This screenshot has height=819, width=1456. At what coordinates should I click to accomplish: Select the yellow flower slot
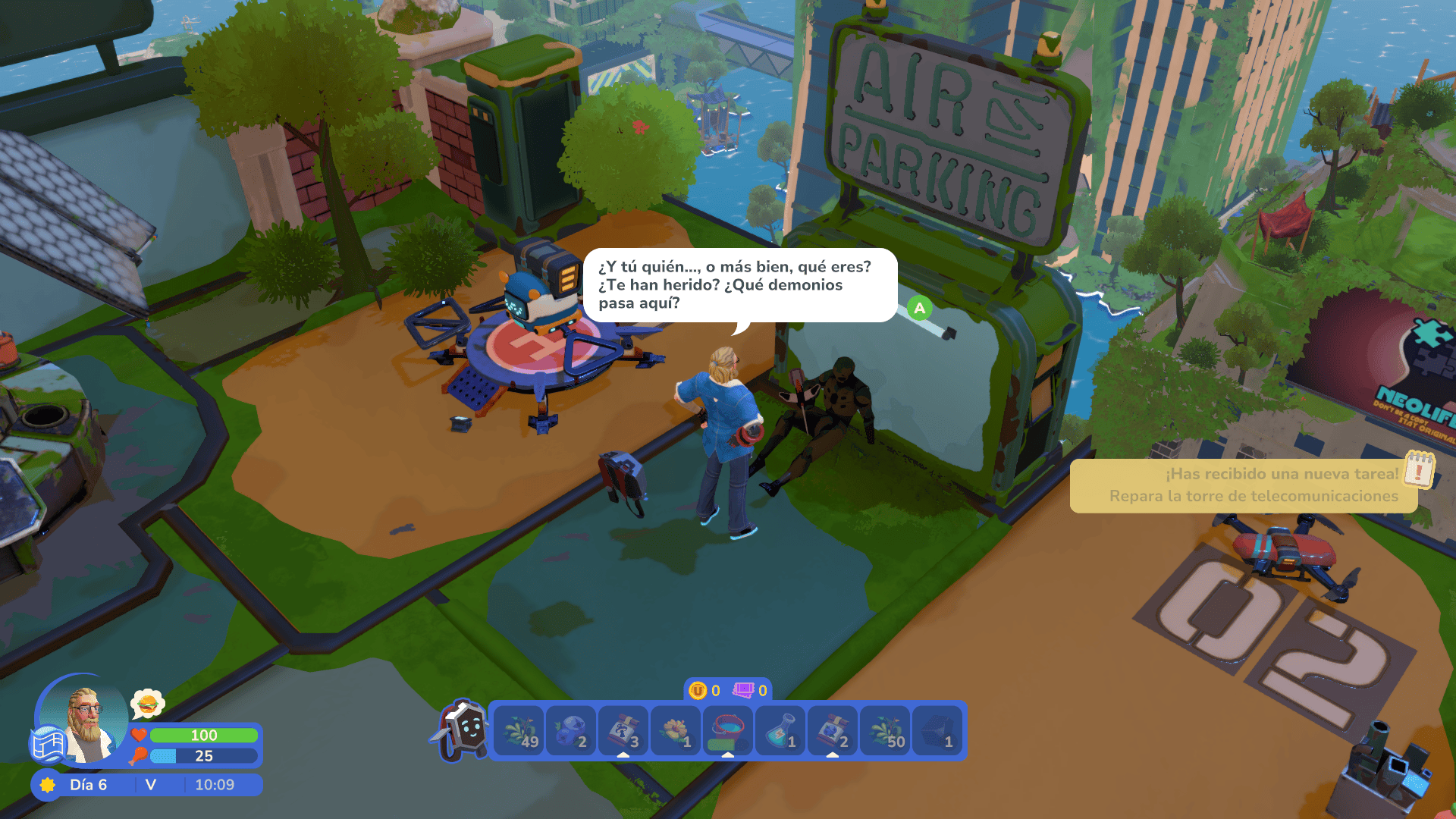(x=676, y=731)
